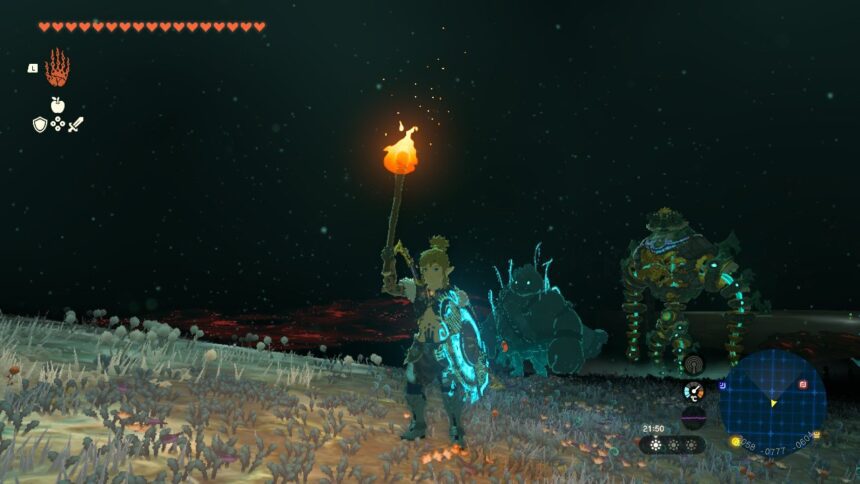
Task: Open the sensor signal icon
Action: (693, 365)
